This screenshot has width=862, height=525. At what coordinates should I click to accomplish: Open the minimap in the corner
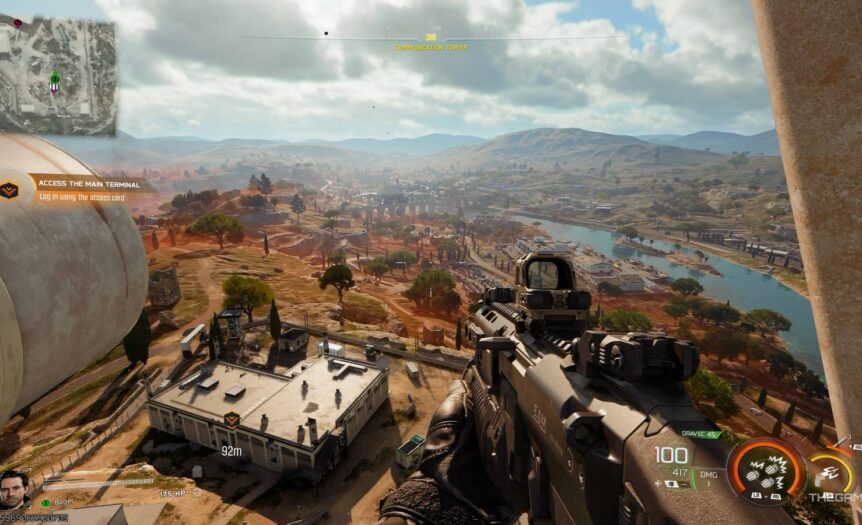pyautogui.click(x=58, y=75)
